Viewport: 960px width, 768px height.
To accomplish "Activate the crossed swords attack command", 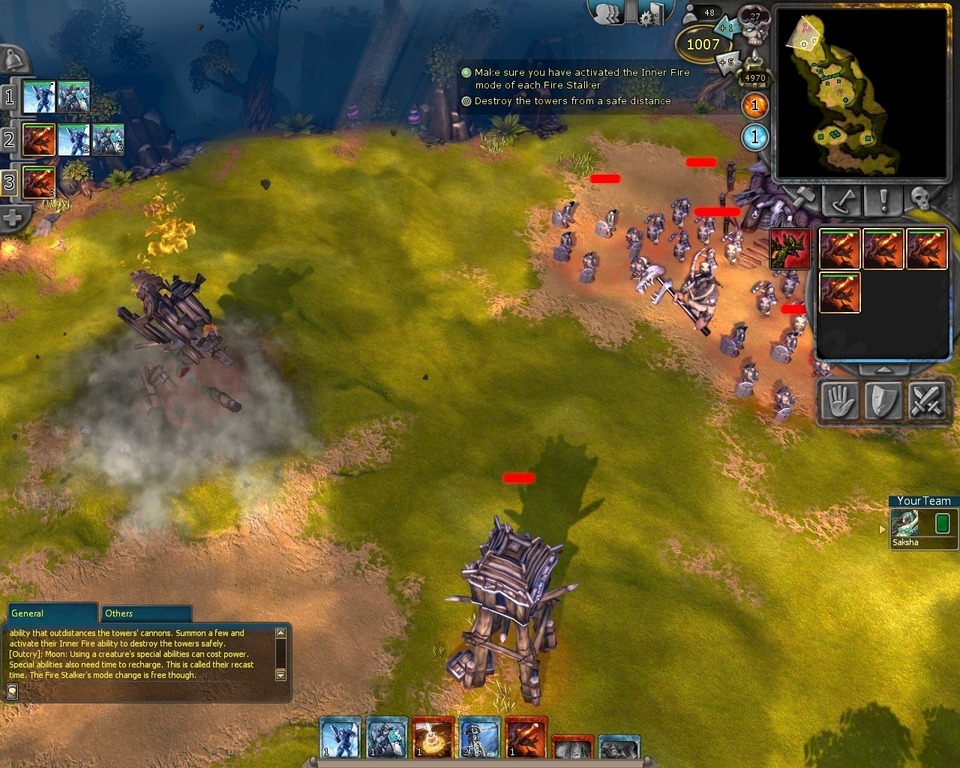I will pyautogui.click(x=927, y=401).
